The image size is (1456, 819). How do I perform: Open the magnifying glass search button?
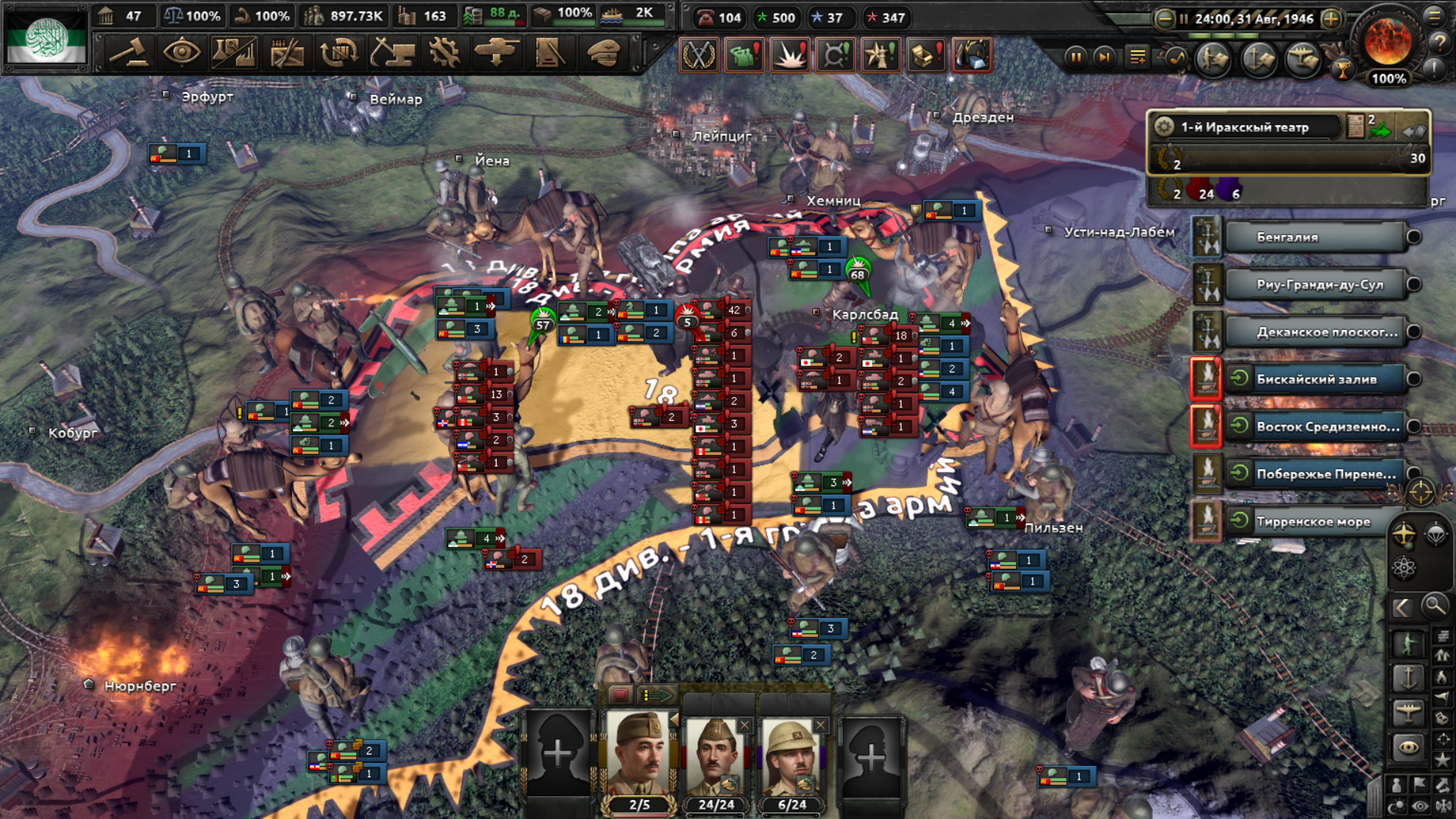1434,605
